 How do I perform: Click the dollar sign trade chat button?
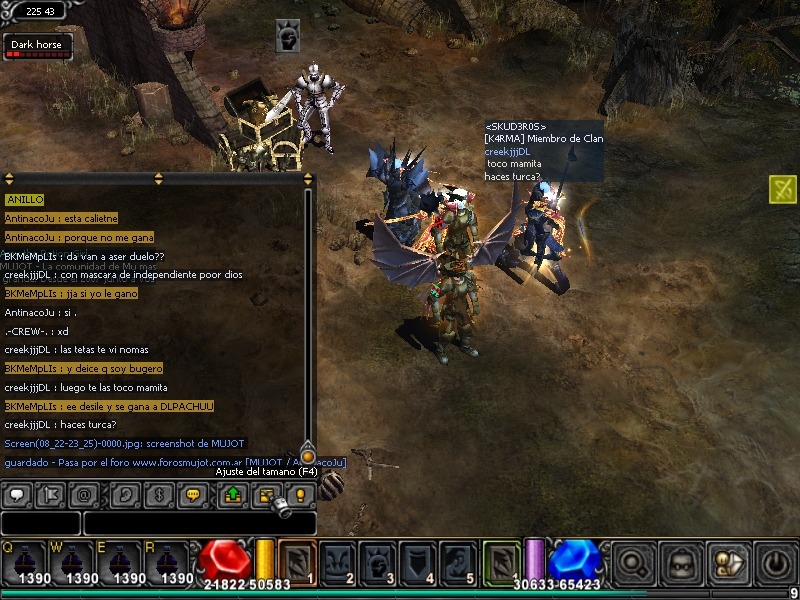[x=156, y=494]
